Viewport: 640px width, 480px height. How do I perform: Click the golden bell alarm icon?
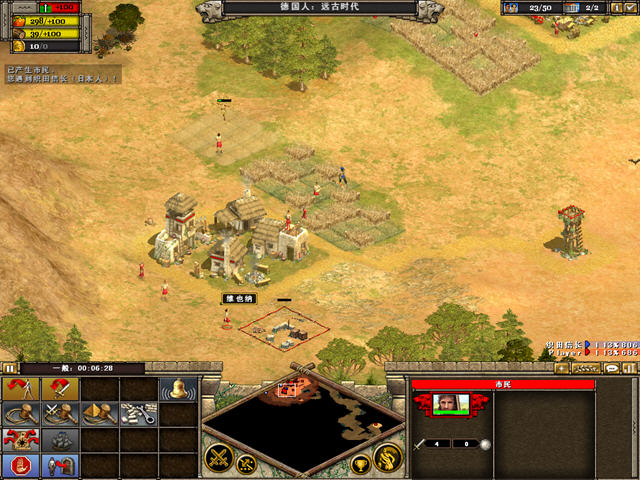(177, 388)
